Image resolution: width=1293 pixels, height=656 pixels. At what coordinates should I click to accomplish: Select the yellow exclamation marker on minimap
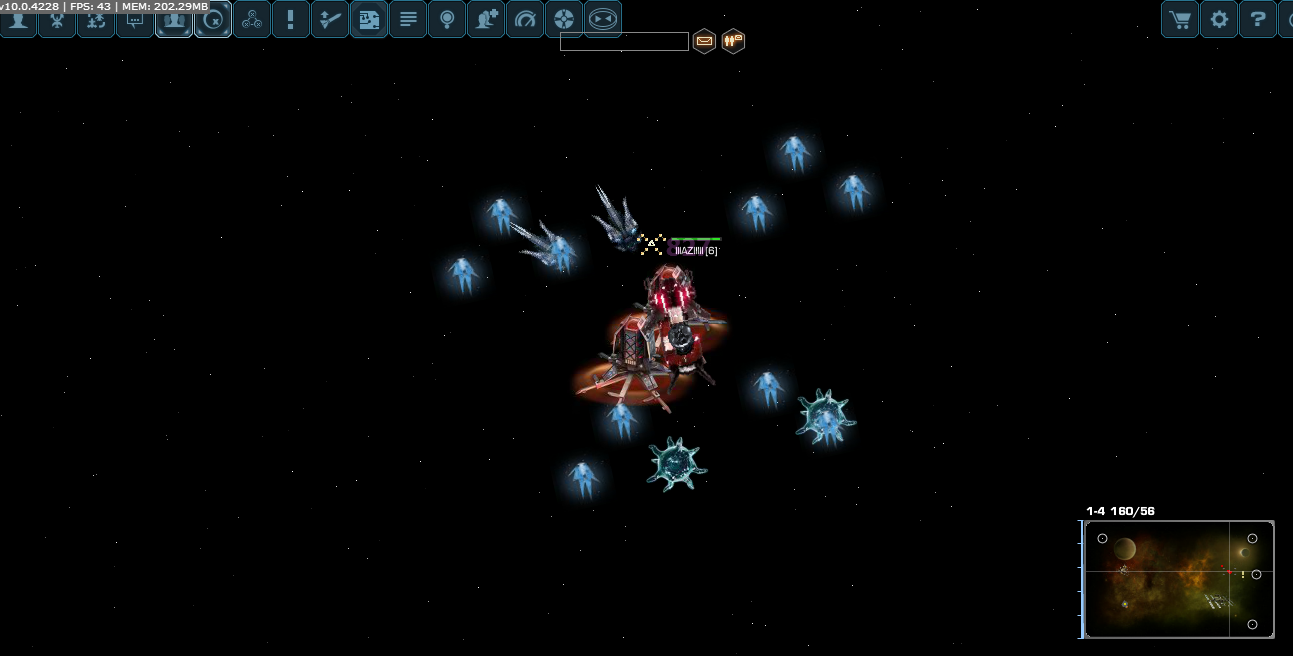[1243, 575]
